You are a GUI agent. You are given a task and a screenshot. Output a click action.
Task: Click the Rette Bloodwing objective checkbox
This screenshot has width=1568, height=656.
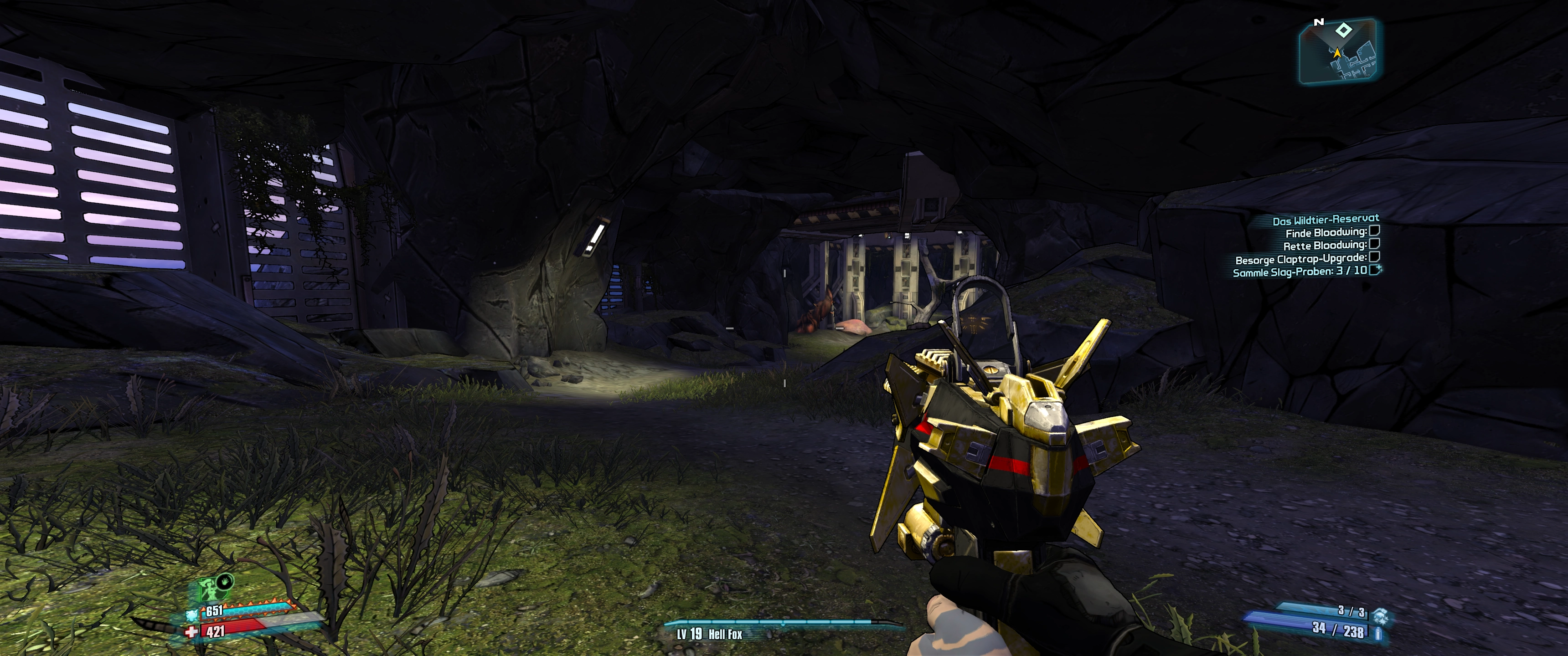[x=1374, y=244]
